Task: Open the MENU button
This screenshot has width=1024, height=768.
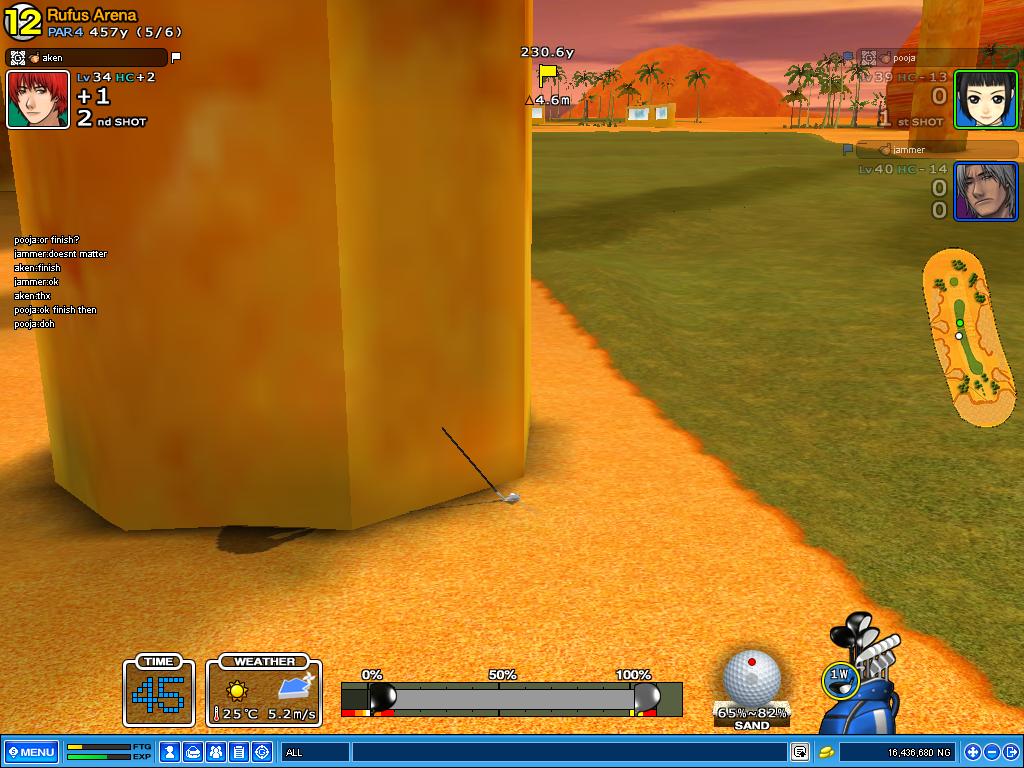Action: pos(31,752)
